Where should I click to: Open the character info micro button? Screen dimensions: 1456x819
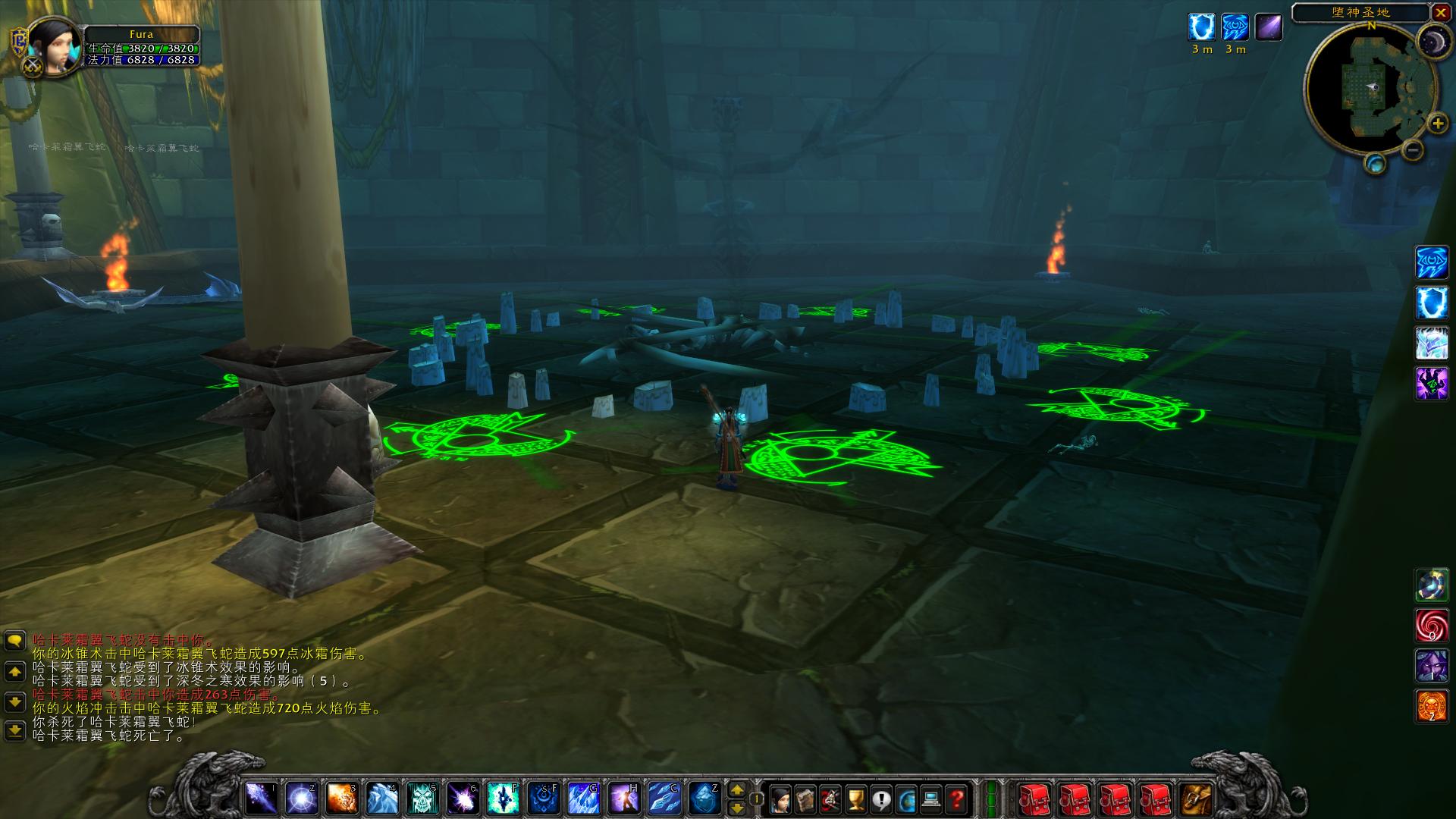(x=780, y=798)
